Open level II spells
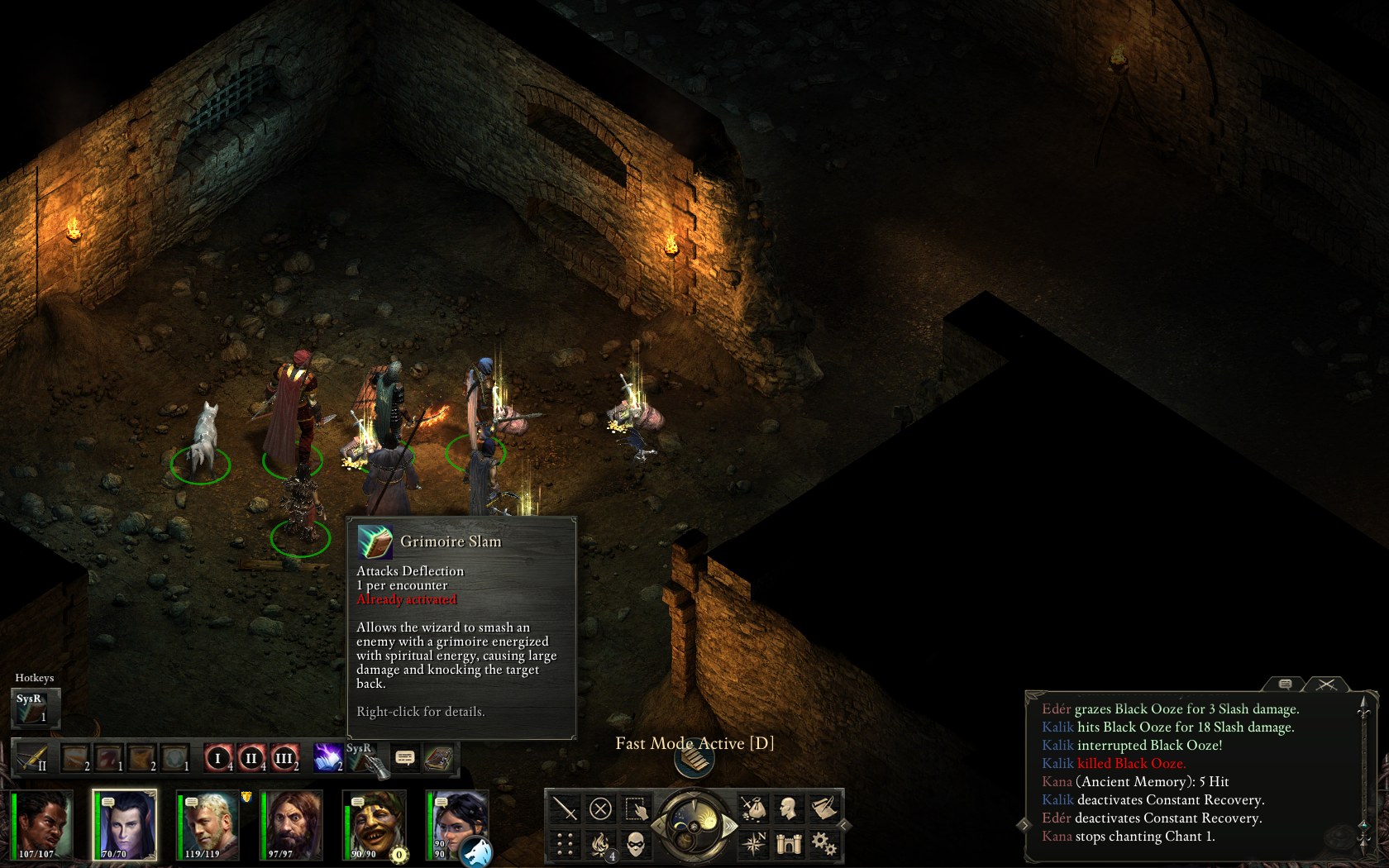 (x=251, y=758)
